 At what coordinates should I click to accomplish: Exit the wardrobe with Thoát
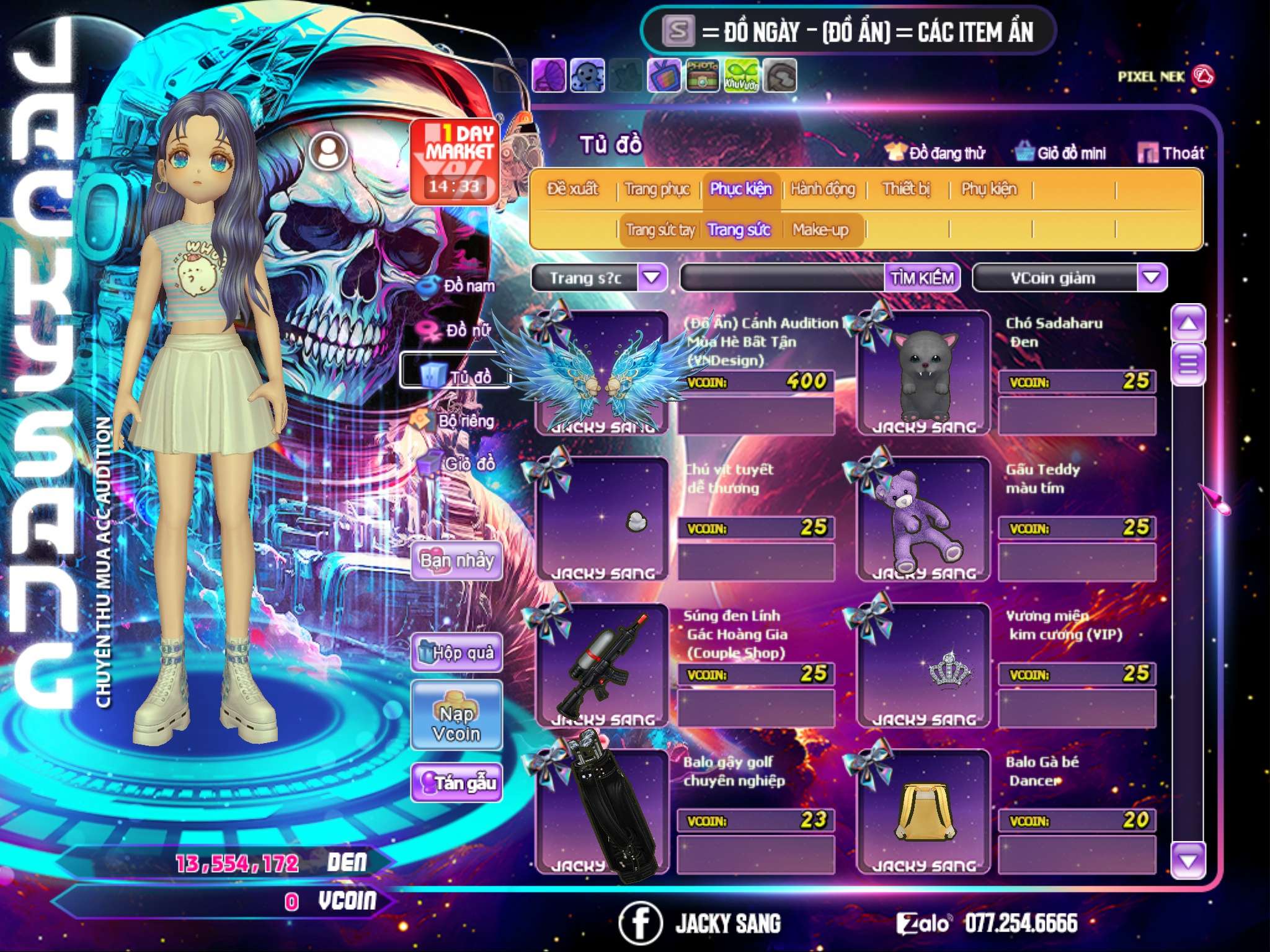[1171, 153]
